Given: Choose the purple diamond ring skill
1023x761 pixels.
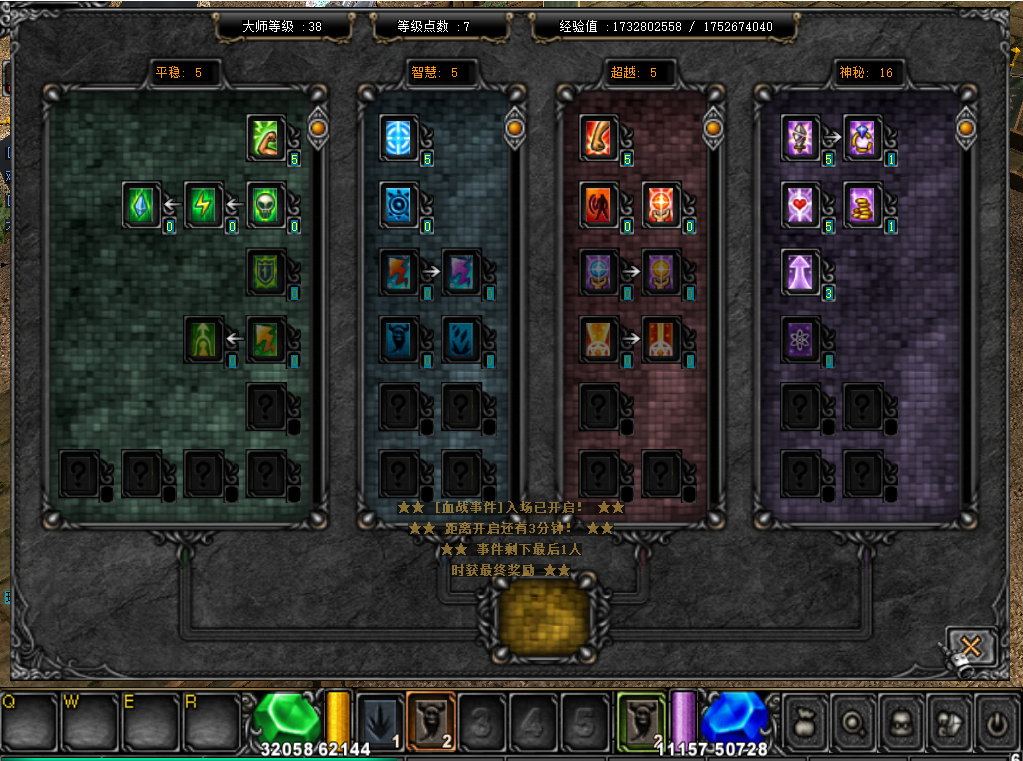Looking at the screenshot, I should point(863,137).
